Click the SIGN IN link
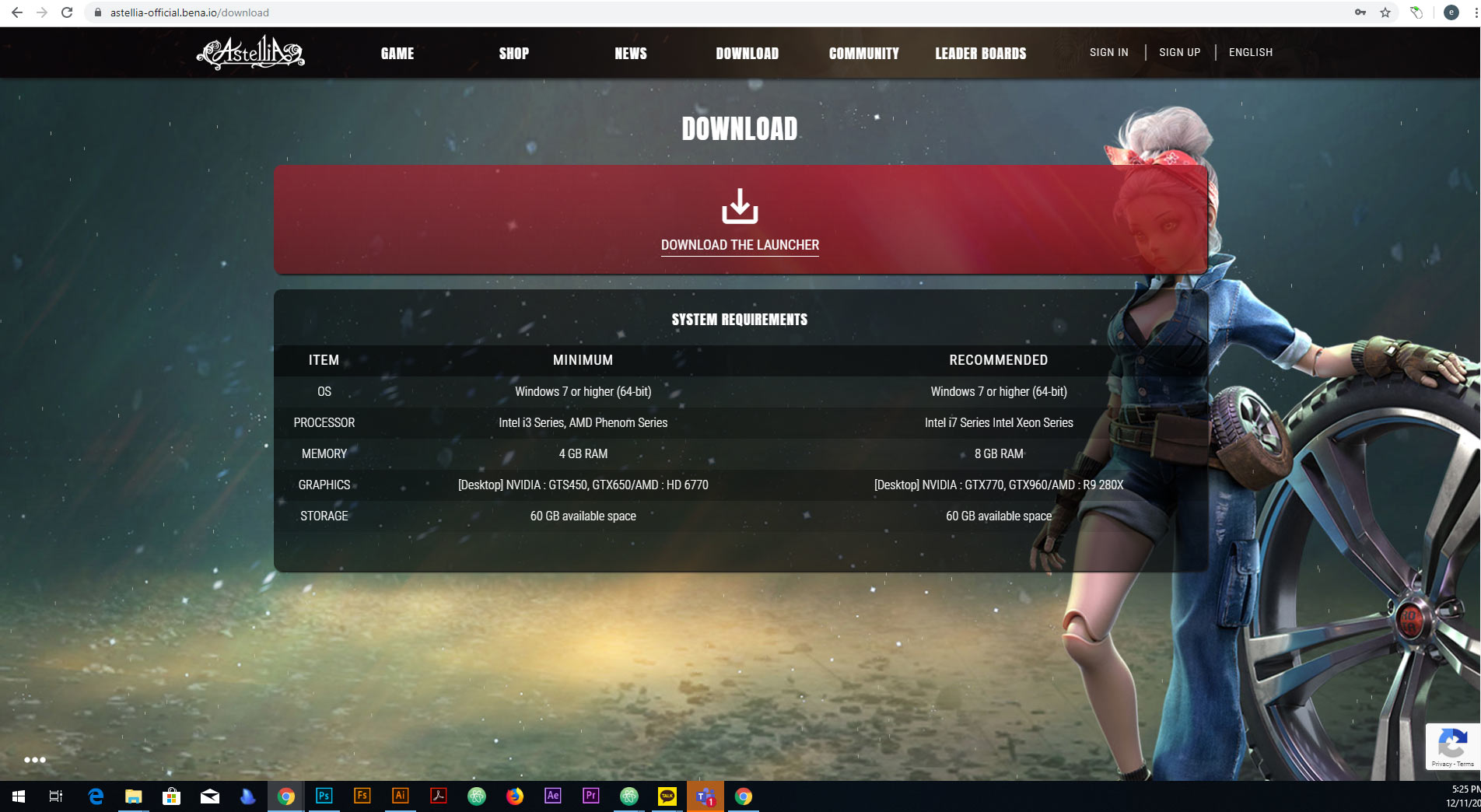The height and width of the screenshot is (812, 1481). pyautogui.click(x=1108, y=52)
